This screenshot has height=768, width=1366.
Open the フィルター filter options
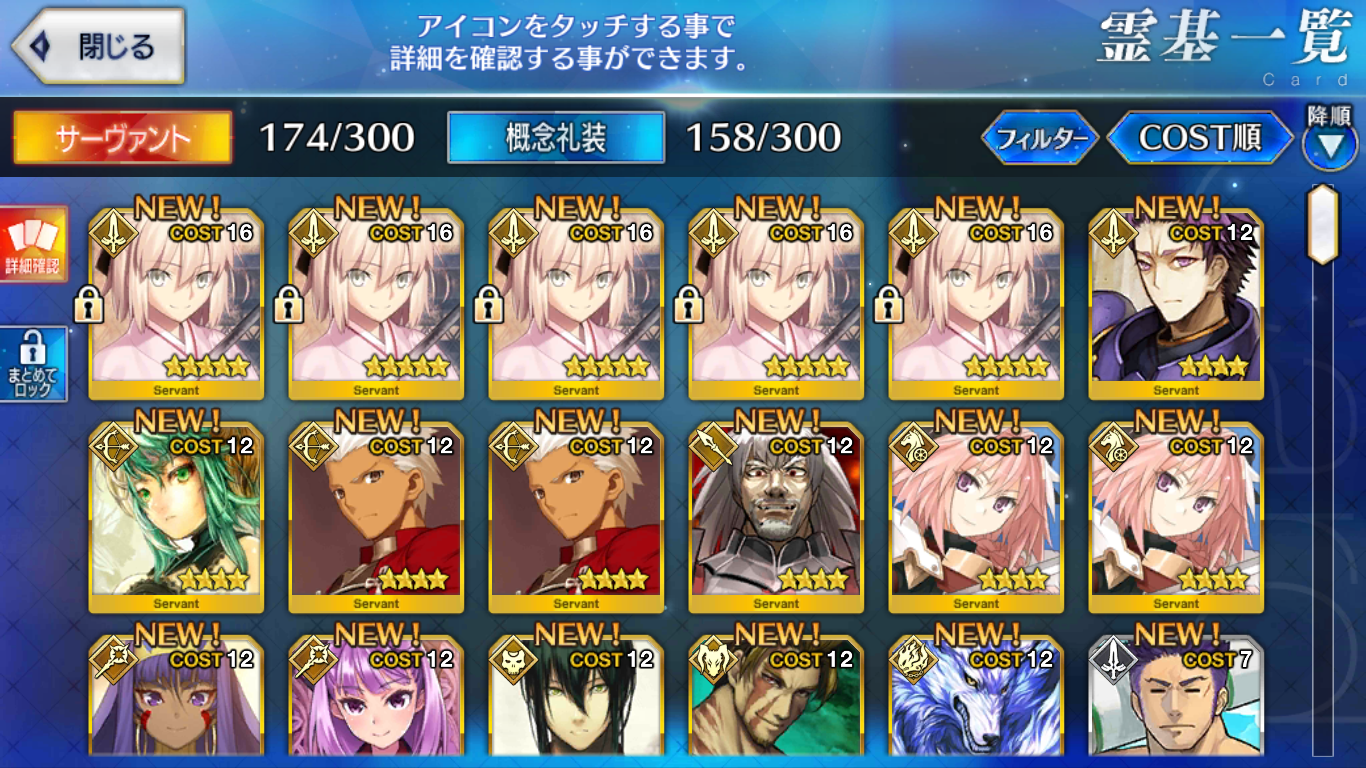coord(1040,138)
